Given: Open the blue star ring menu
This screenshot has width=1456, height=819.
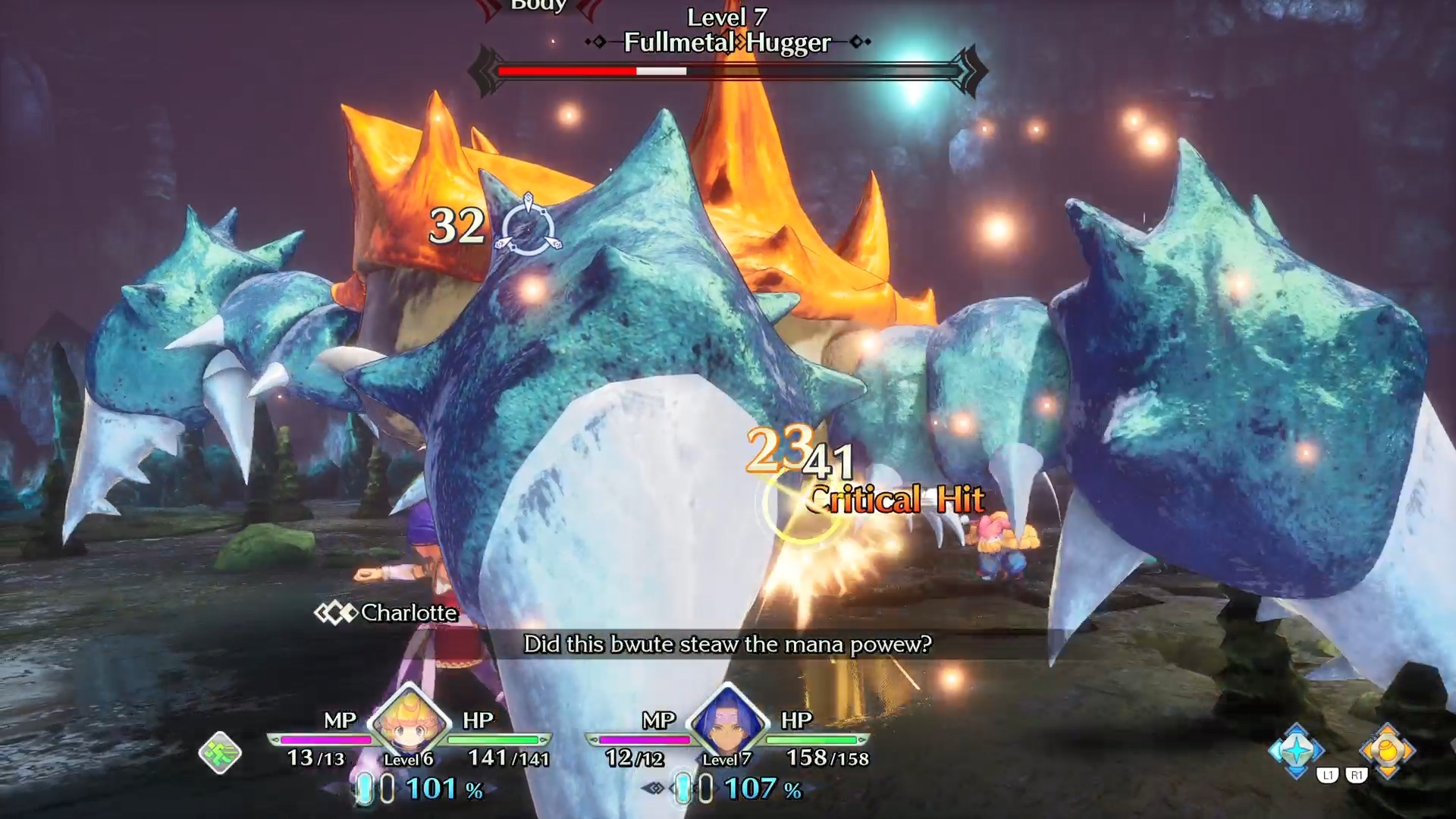Looking at the screenshot, I should (1296, 750).
